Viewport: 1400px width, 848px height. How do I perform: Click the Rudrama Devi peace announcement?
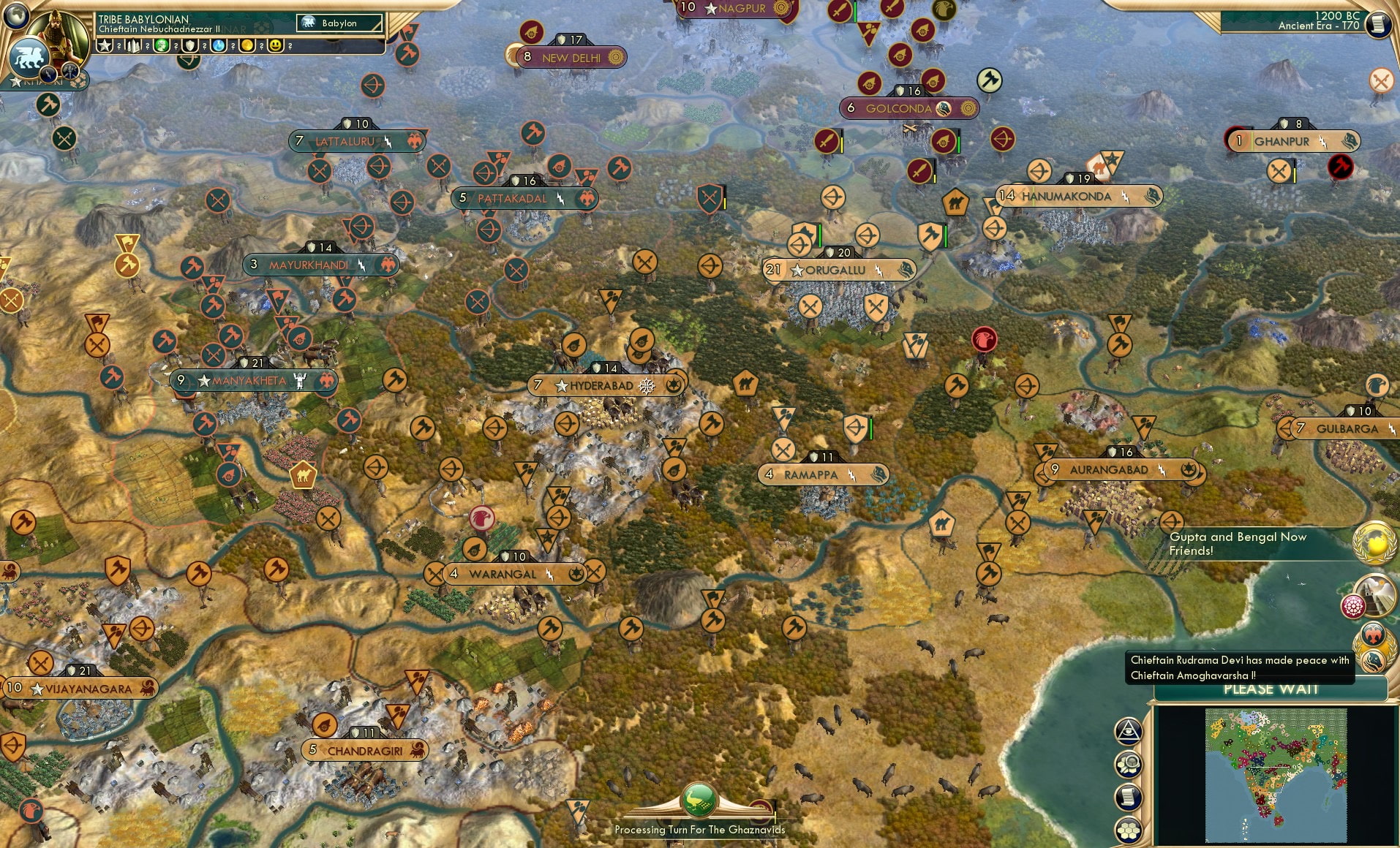(x=1240, y=667)
